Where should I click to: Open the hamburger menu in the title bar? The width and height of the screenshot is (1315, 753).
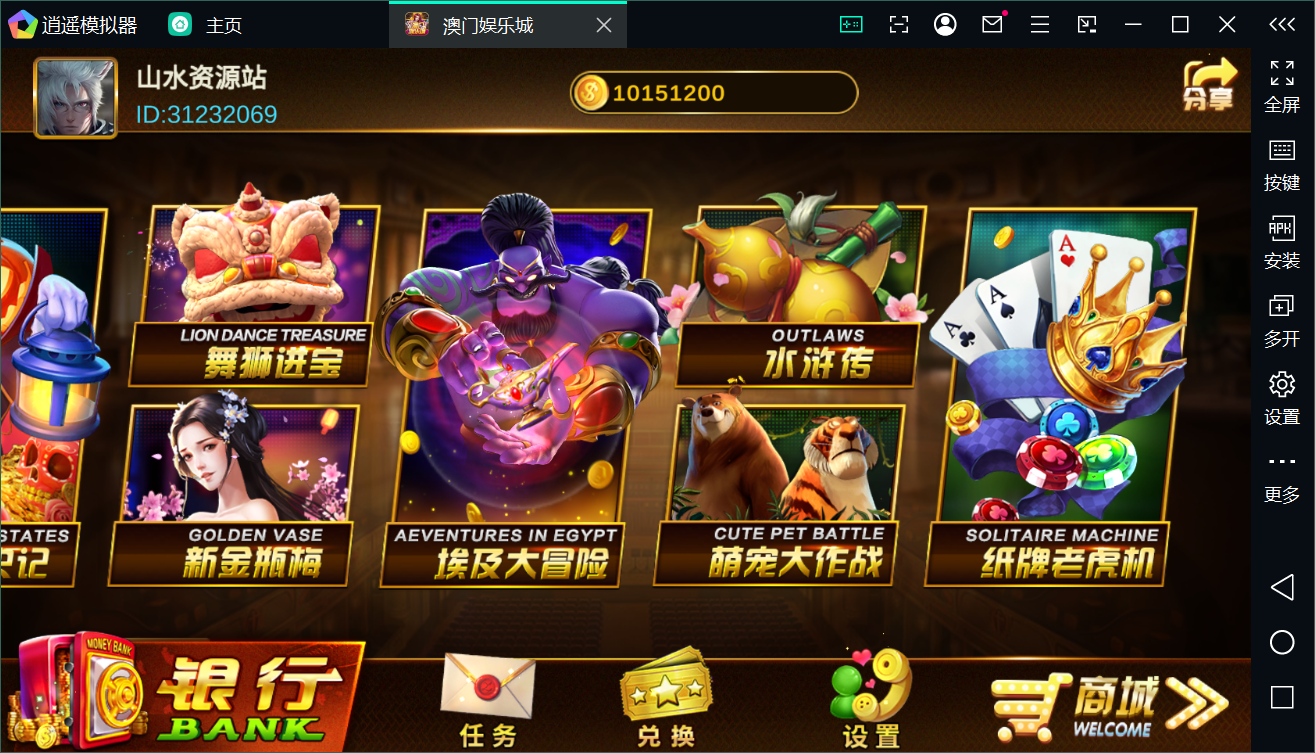(1039, 23)
